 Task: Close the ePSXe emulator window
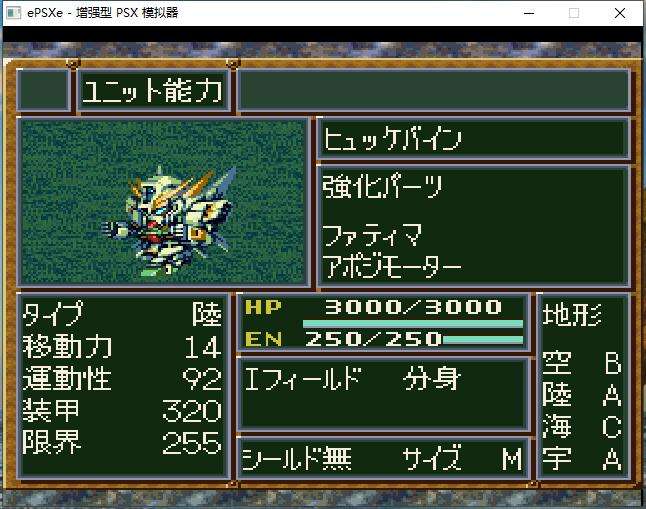tap(621, 13)
